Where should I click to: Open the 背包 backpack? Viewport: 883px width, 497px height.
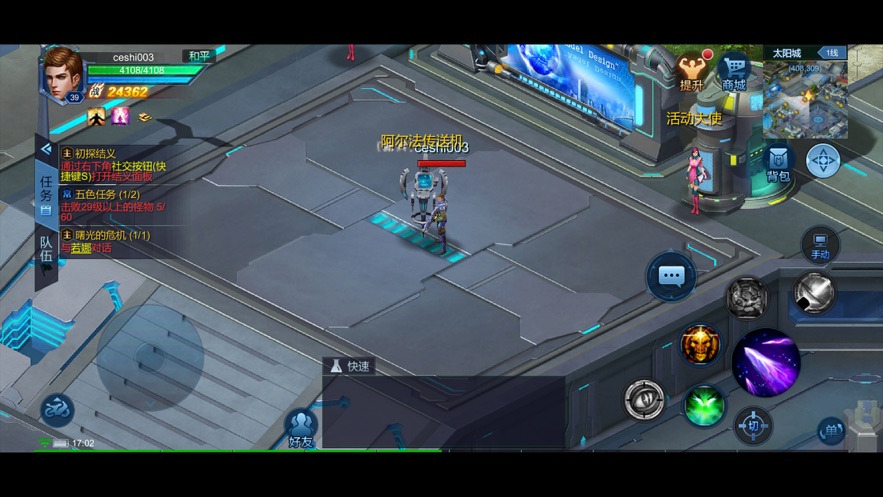(779, 164)
